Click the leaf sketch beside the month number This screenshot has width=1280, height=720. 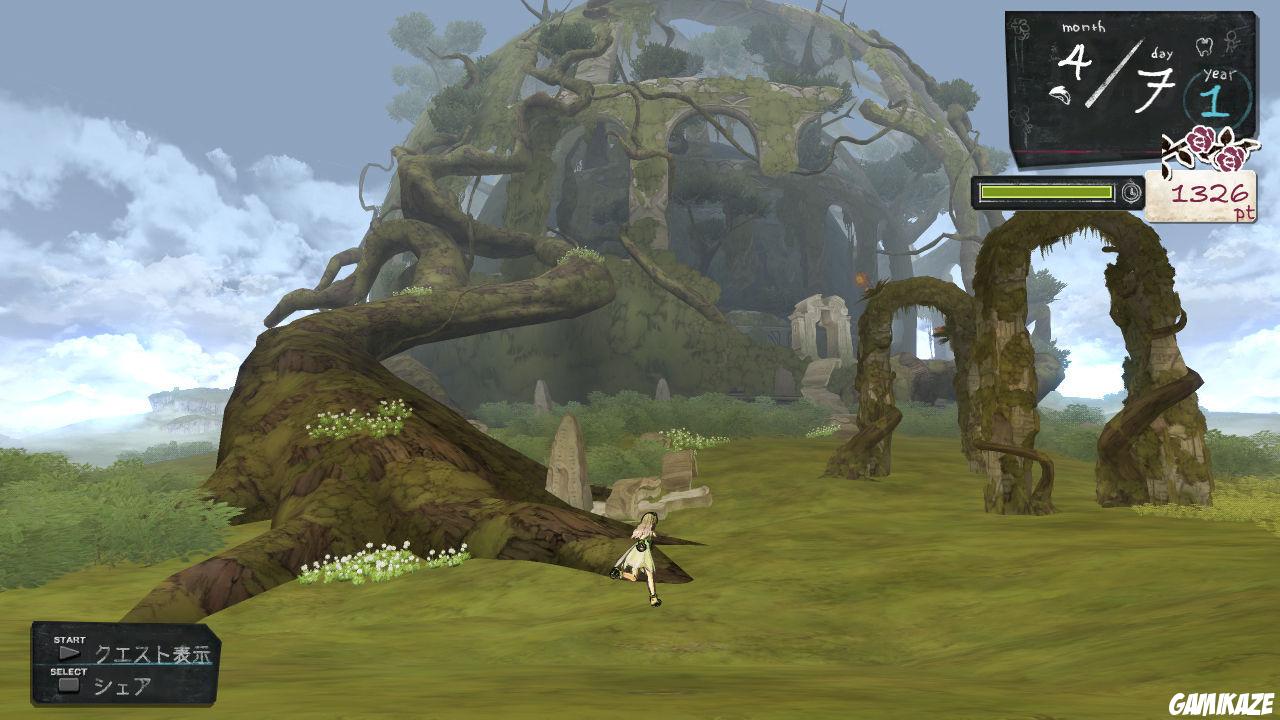pos(1061,95)
